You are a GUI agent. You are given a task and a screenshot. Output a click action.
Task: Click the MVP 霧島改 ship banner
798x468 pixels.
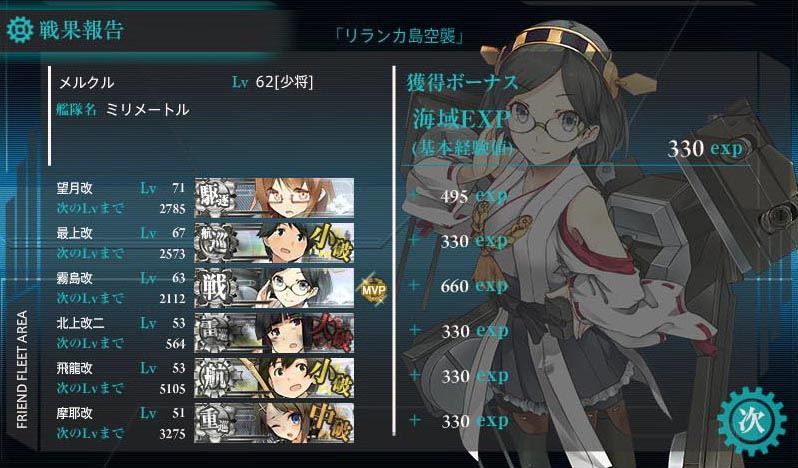point(274,286)
